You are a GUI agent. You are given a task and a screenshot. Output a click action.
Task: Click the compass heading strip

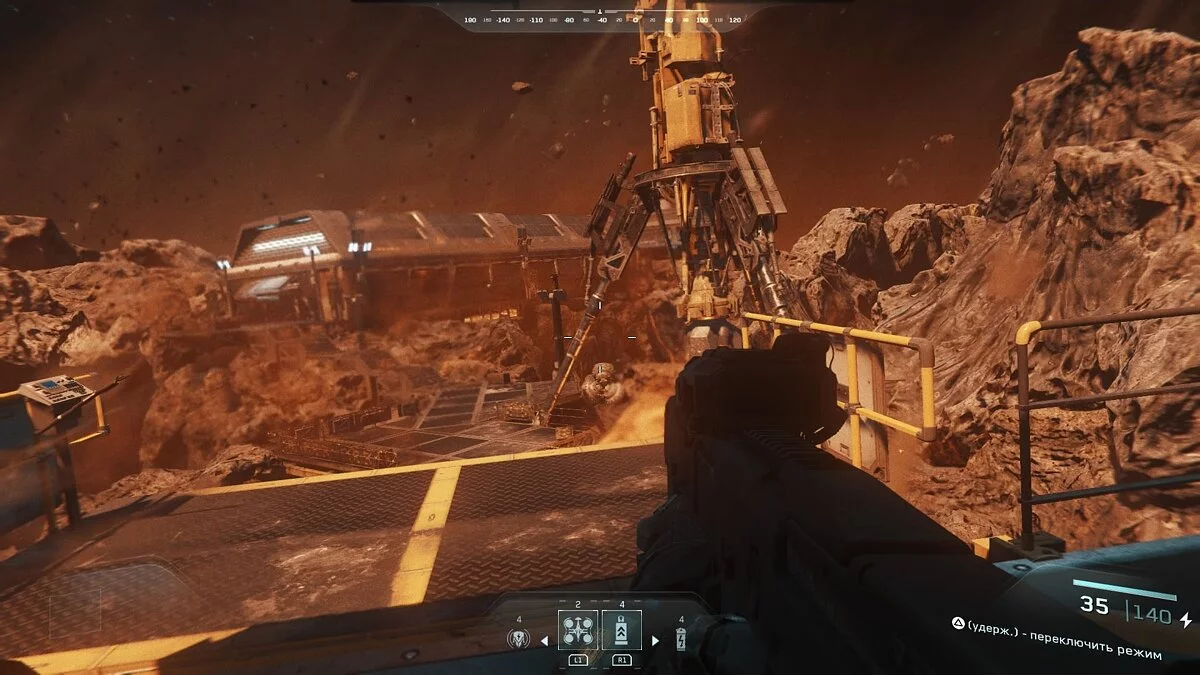(x=600, y=19)
